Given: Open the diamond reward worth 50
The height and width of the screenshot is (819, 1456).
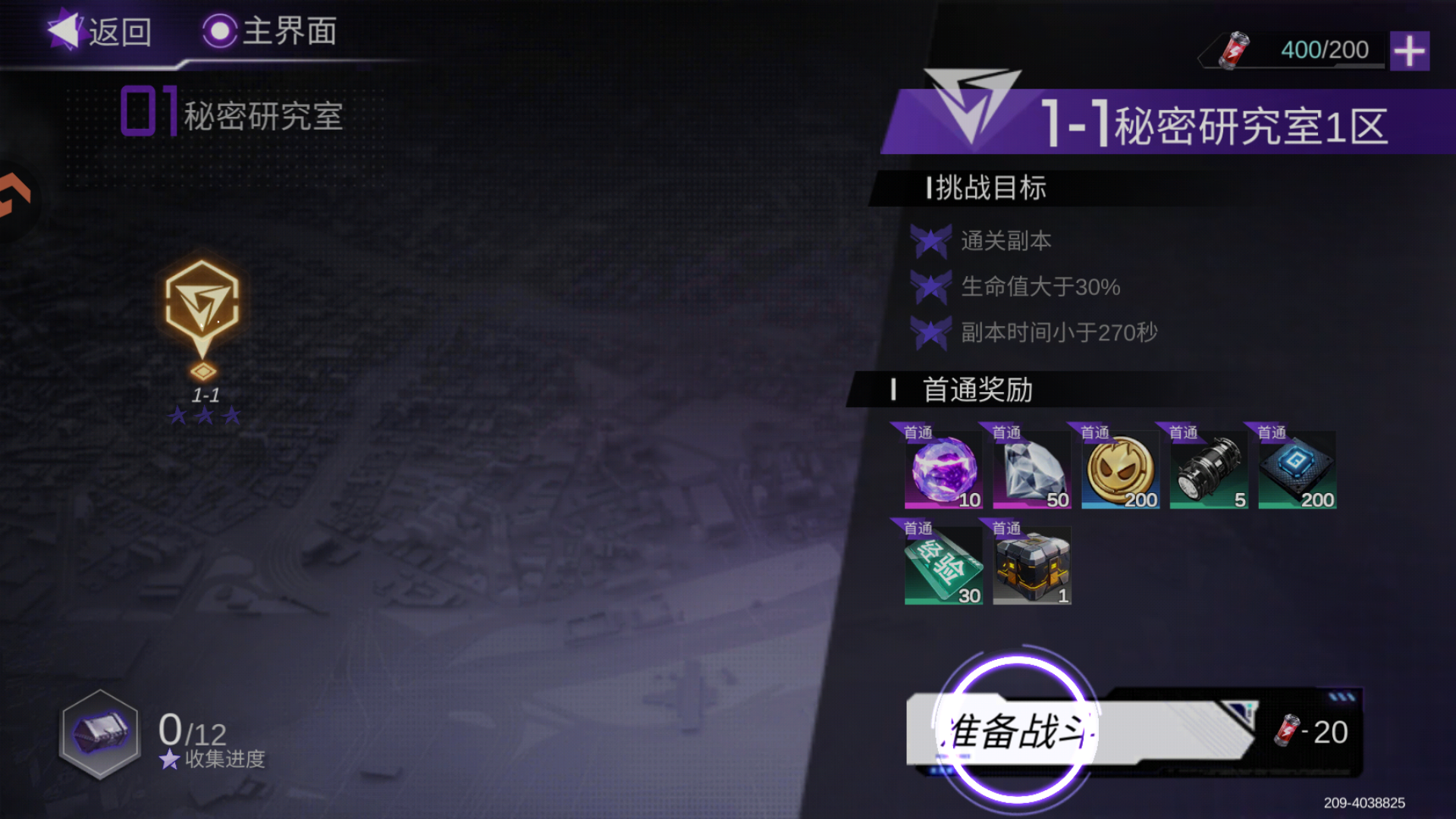Looking at the screenshot, I should (1031, 470).
